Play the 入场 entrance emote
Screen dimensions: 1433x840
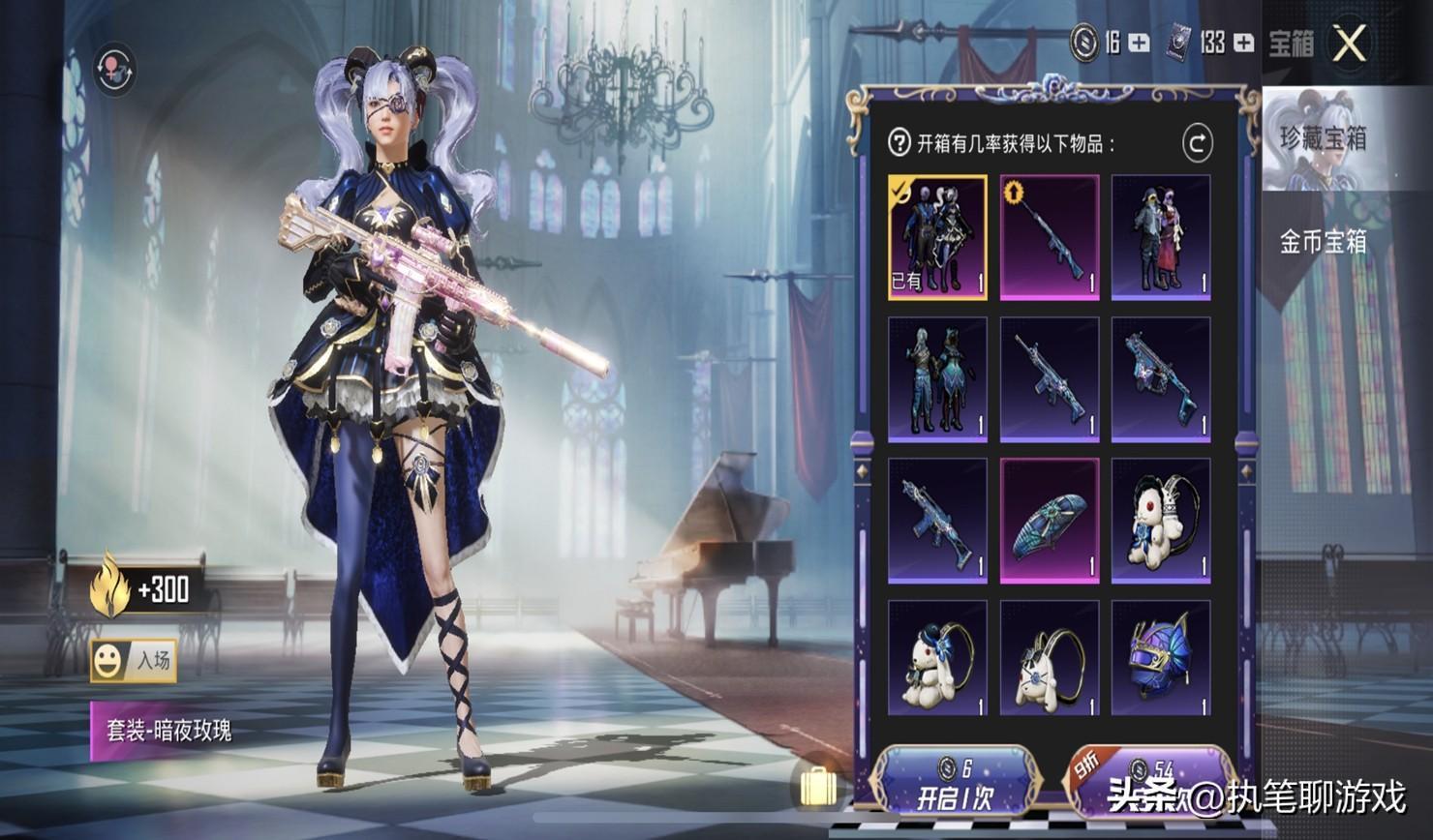point(134,661)
